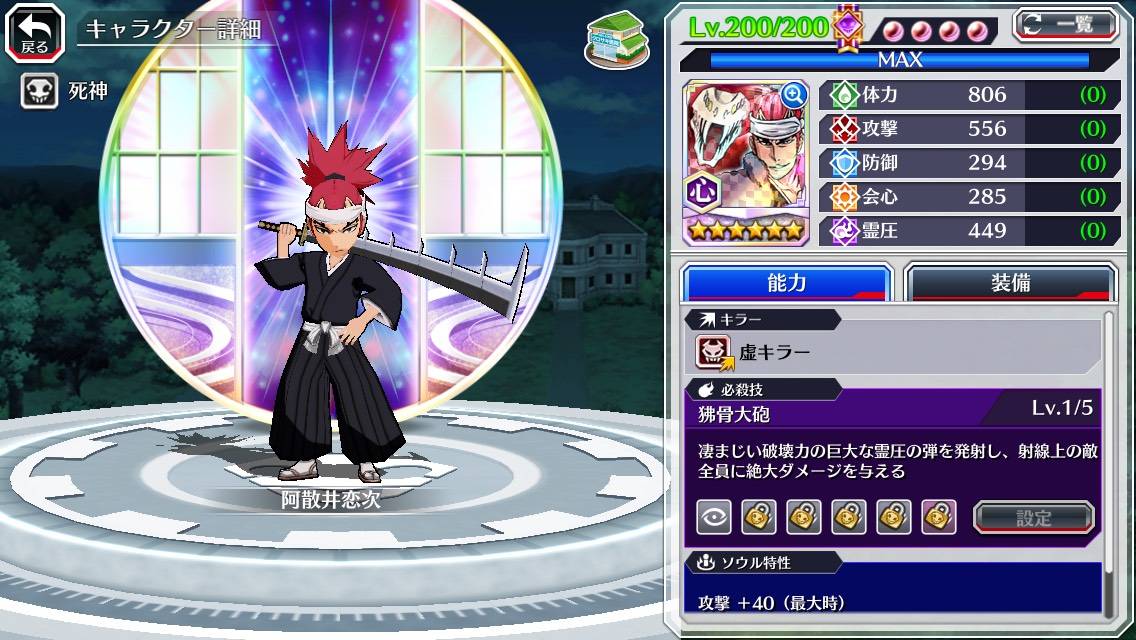Switch to the 能力 tab

786,283
